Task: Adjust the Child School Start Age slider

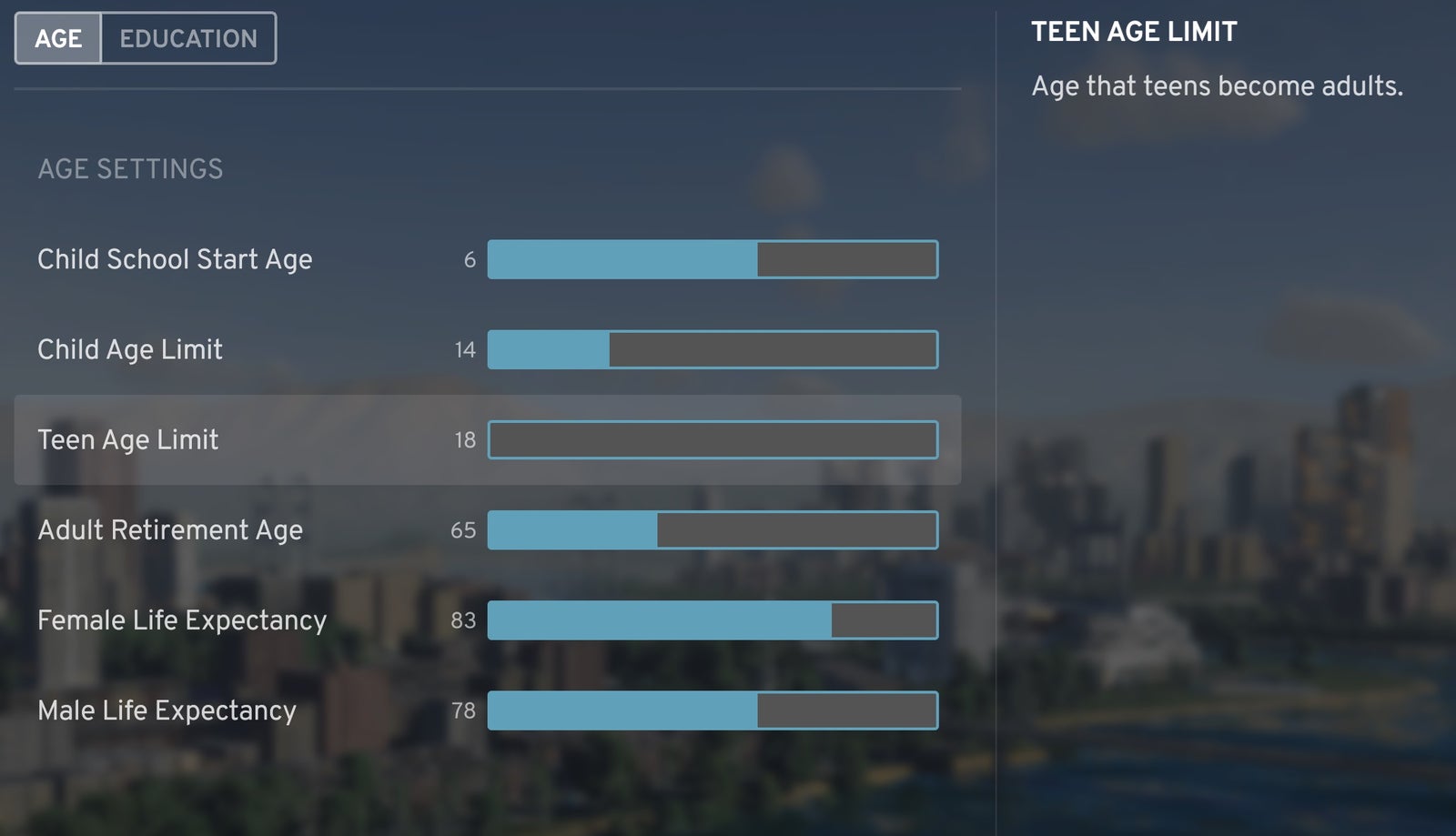Action: (x=713, y=259)
